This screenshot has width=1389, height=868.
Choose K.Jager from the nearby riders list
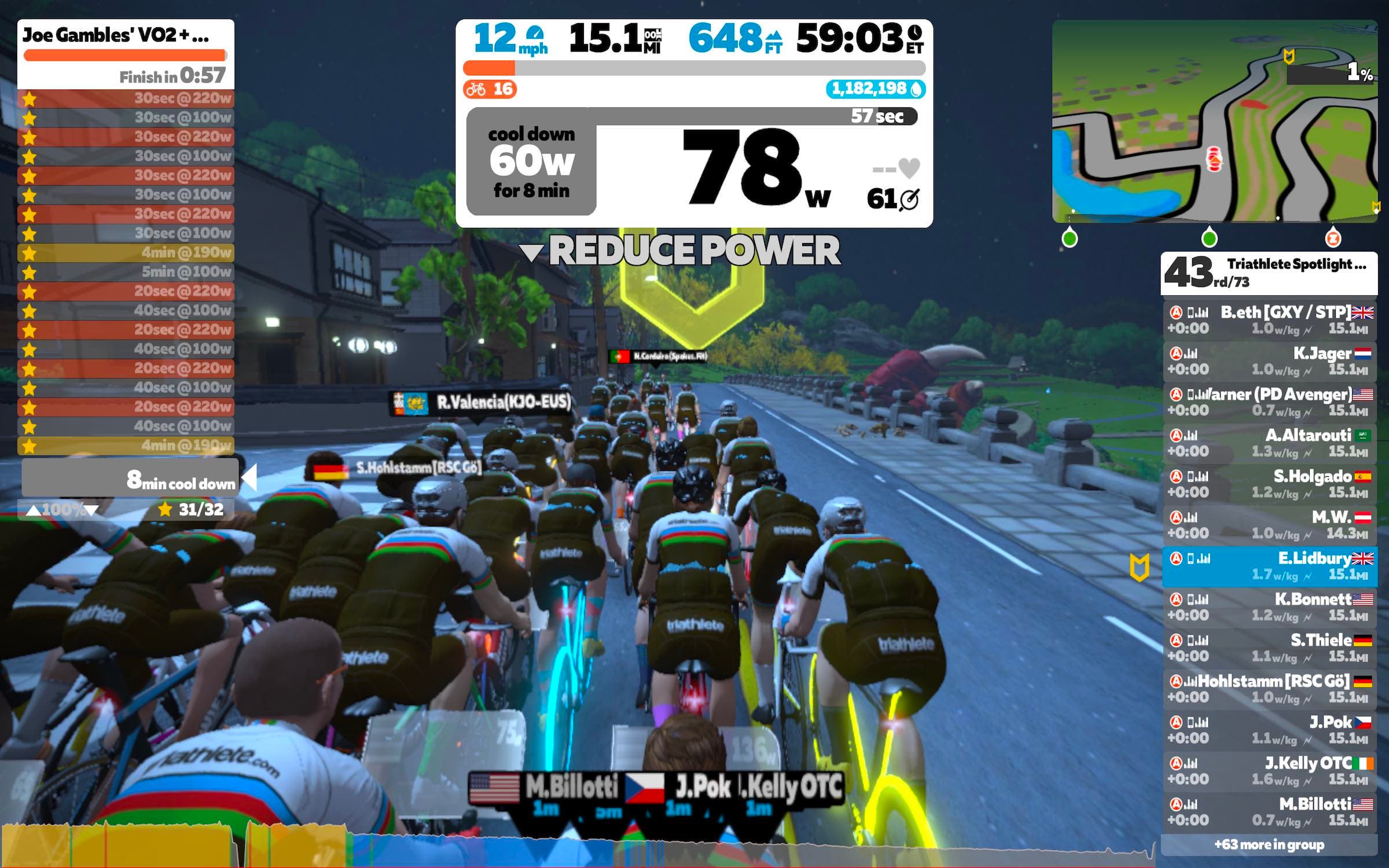(x=1269, y=361)
